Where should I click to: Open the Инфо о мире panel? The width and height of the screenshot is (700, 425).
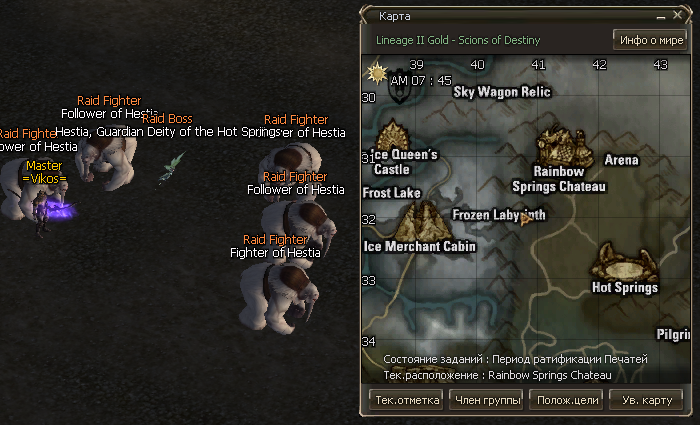(650, 40)
